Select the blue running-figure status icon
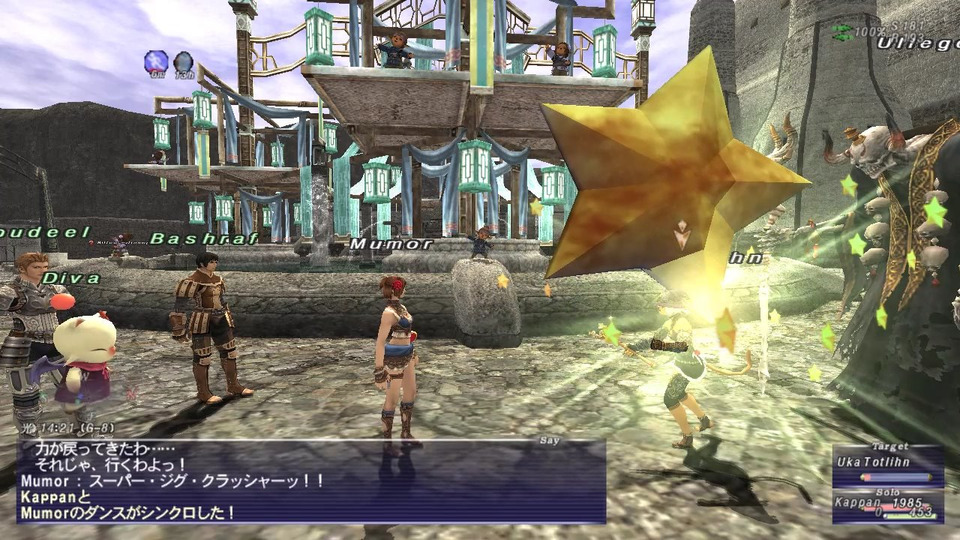The height and width of the screenshot is (540, 960). pos(156,62)
